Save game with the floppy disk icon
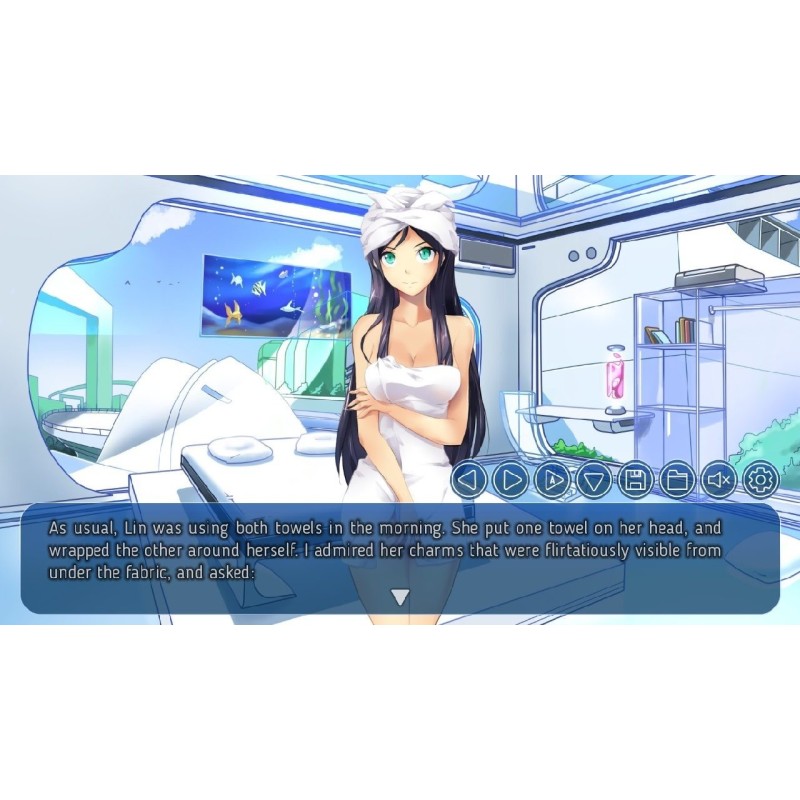The width and height of the screenshot is (800, 800). [636, 481]
